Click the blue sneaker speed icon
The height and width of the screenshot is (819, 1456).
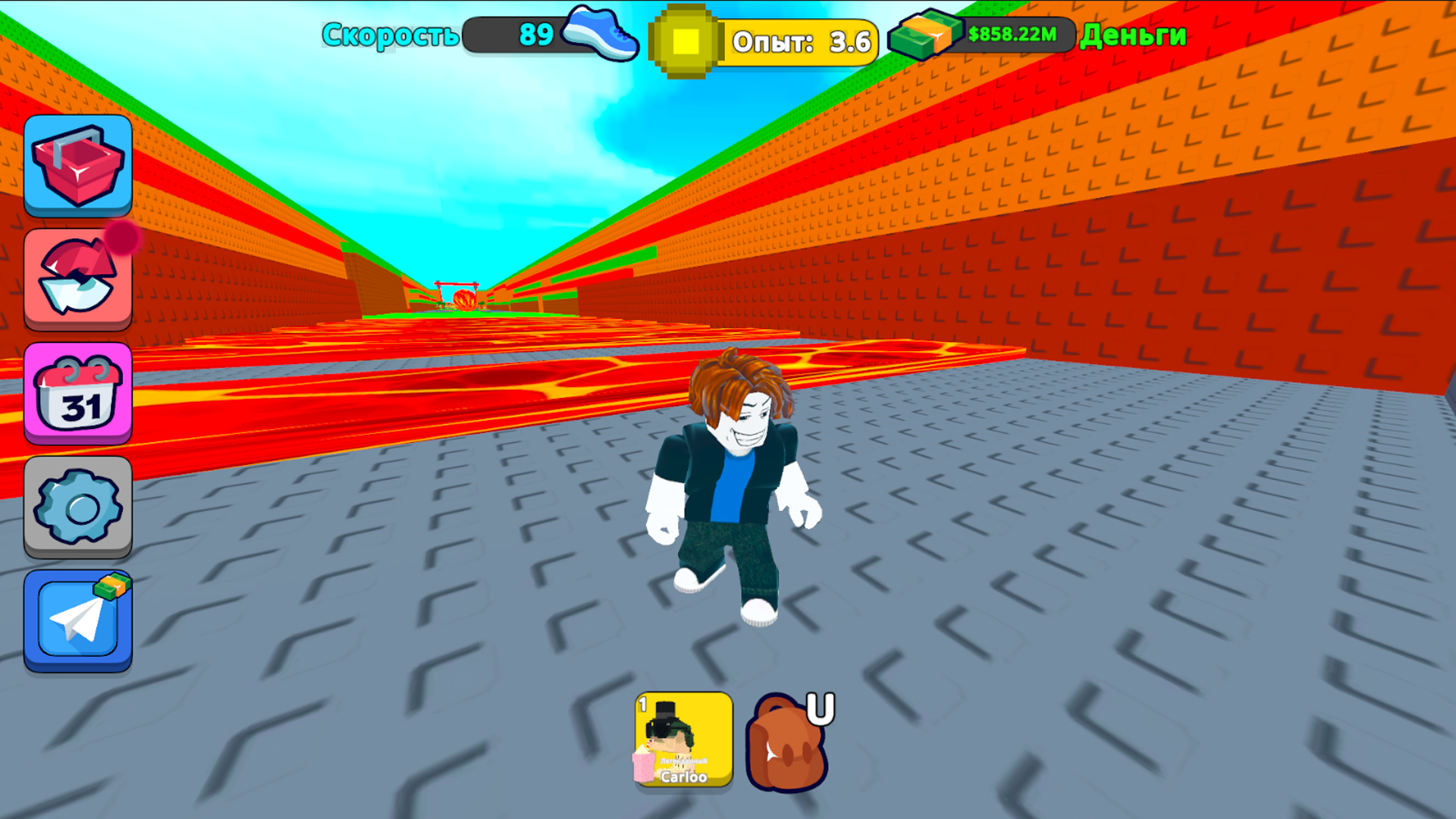click(x=603, y=33)
